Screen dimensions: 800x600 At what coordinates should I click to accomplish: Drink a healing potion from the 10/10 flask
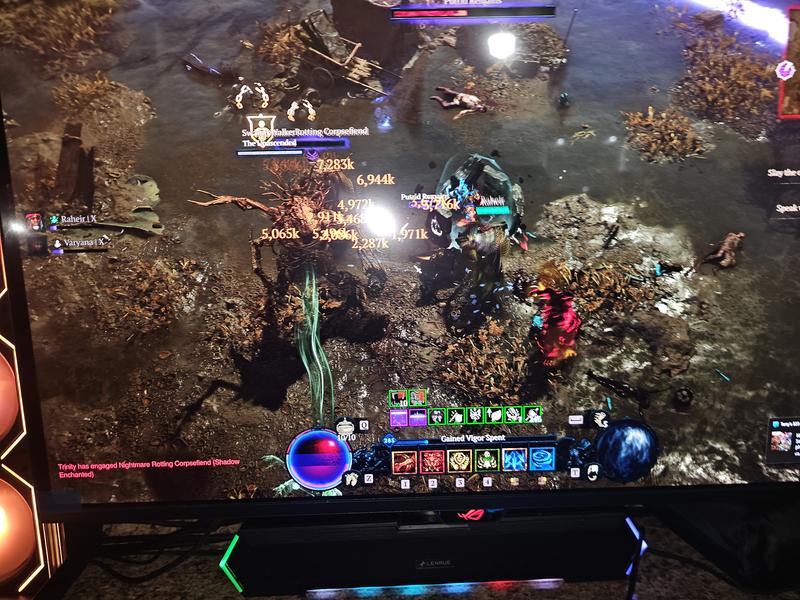pos(346,428)
